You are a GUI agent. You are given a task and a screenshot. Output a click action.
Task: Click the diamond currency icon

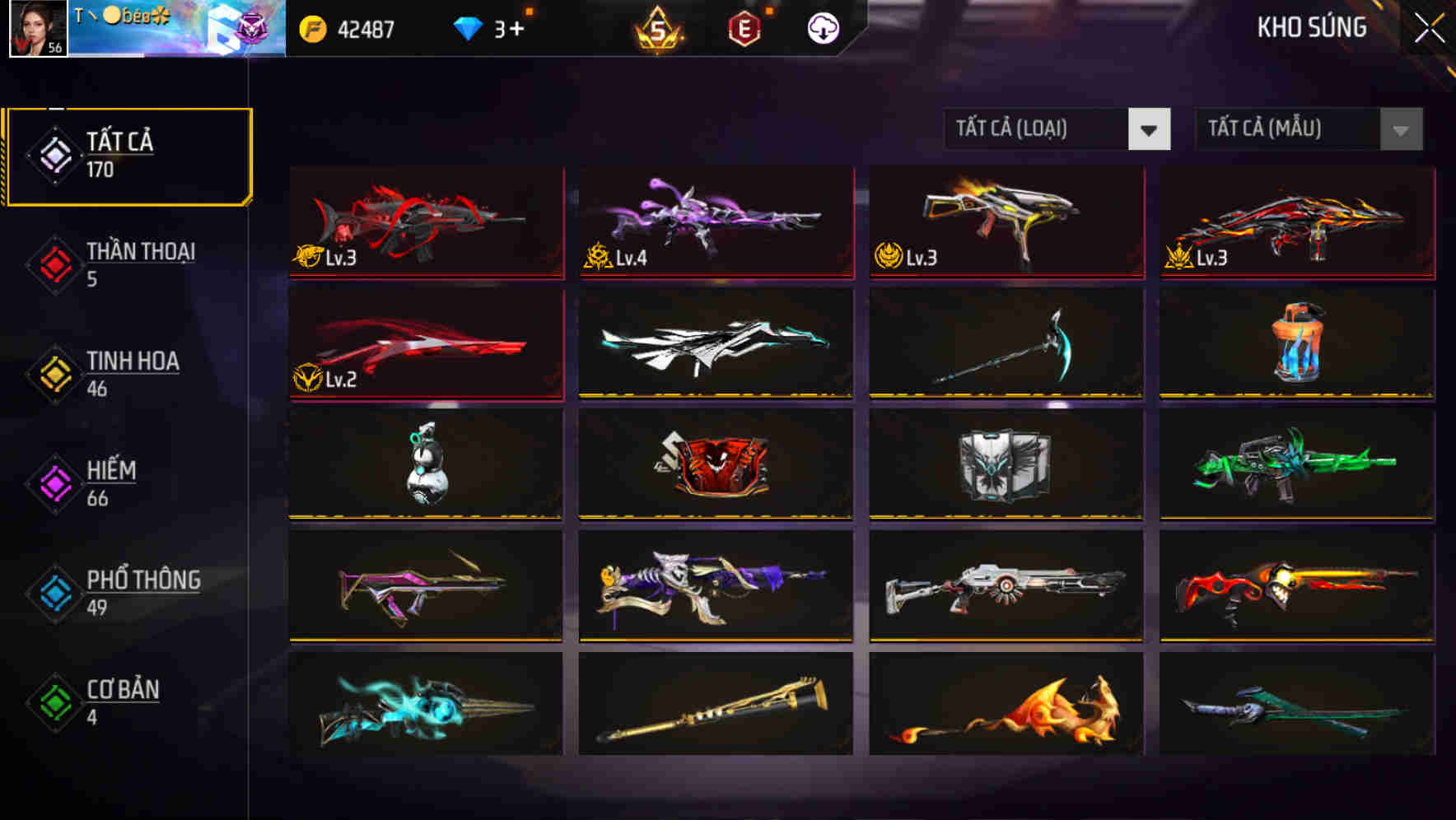[x=469, y=27]
